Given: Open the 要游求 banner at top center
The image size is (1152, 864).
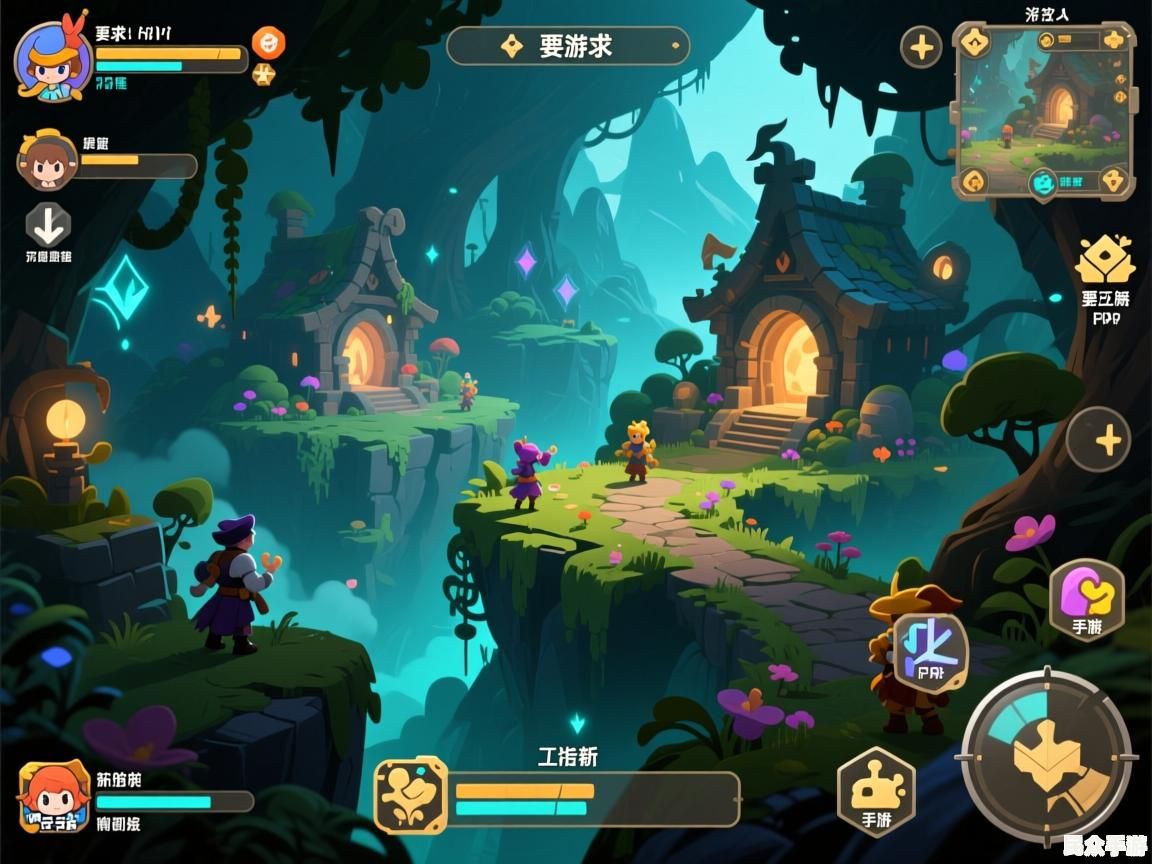Looking at the screenshot, I should point(568,46).
